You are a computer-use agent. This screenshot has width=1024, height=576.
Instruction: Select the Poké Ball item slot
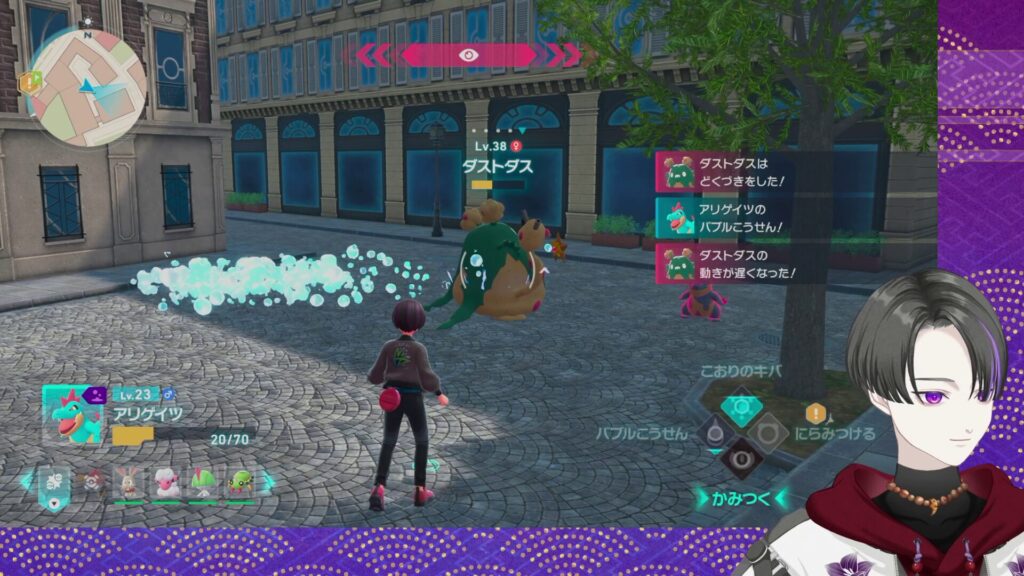93,482
